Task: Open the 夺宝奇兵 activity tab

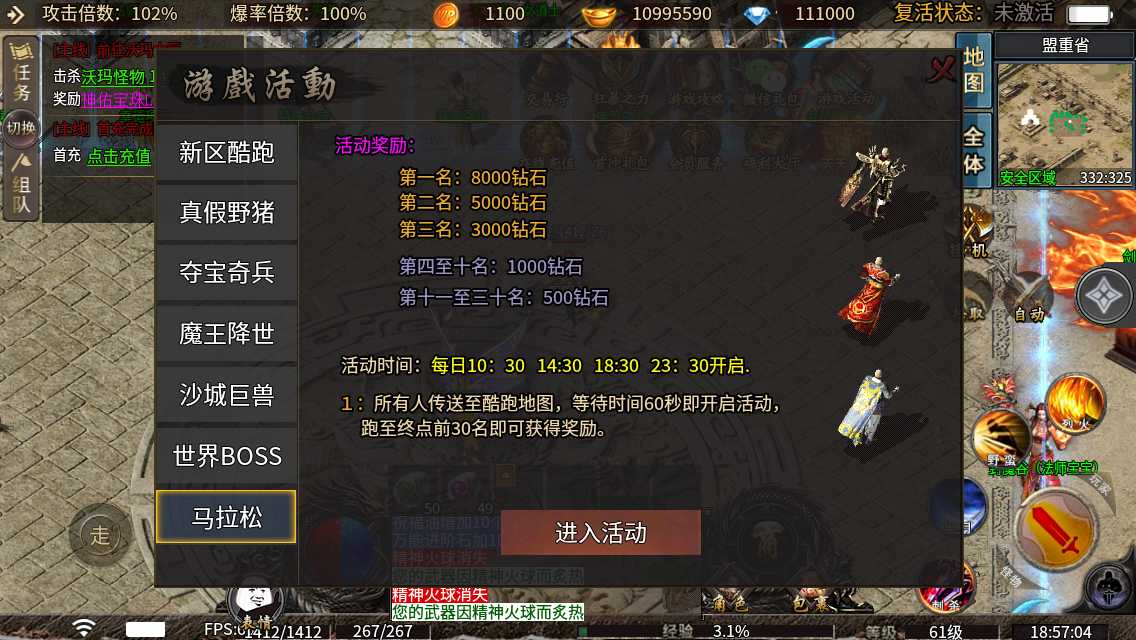Action: tap(227, 273)
